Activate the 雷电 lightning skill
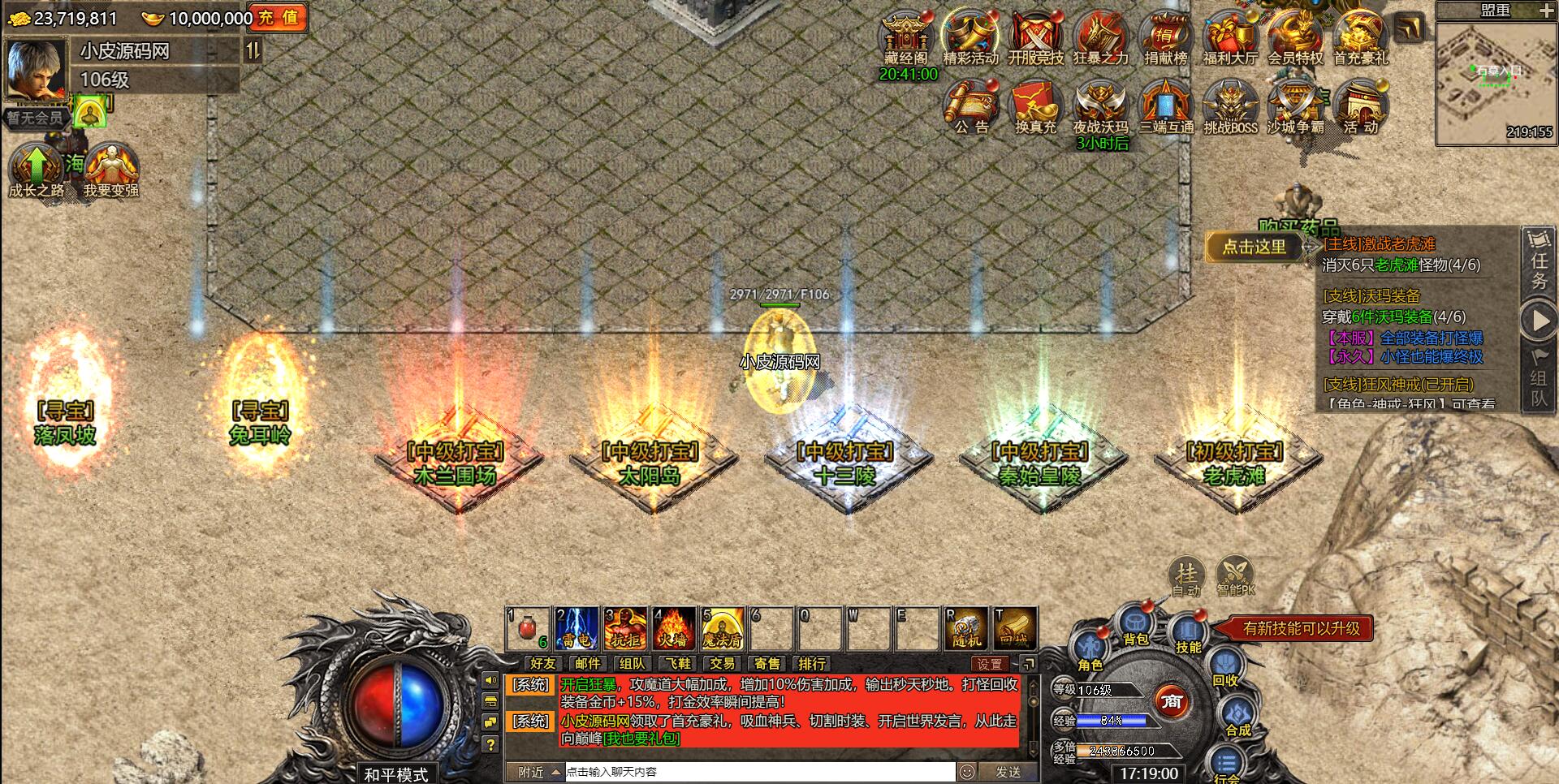 (x=577, y=628)
